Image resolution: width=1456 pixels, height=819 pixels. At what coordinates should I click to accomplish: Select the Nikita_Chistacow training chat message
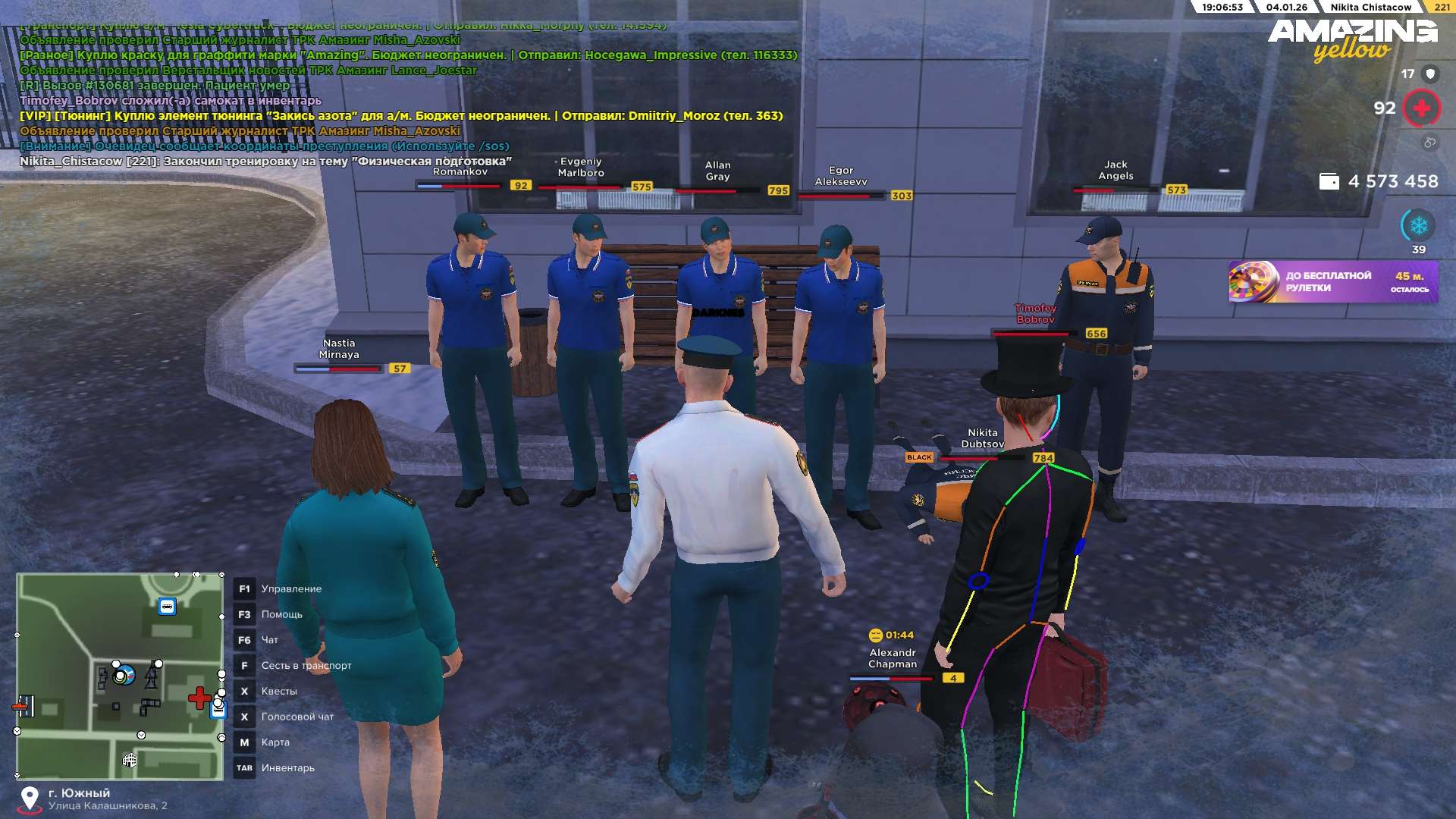pyautogui.click(x=265, y=162)
